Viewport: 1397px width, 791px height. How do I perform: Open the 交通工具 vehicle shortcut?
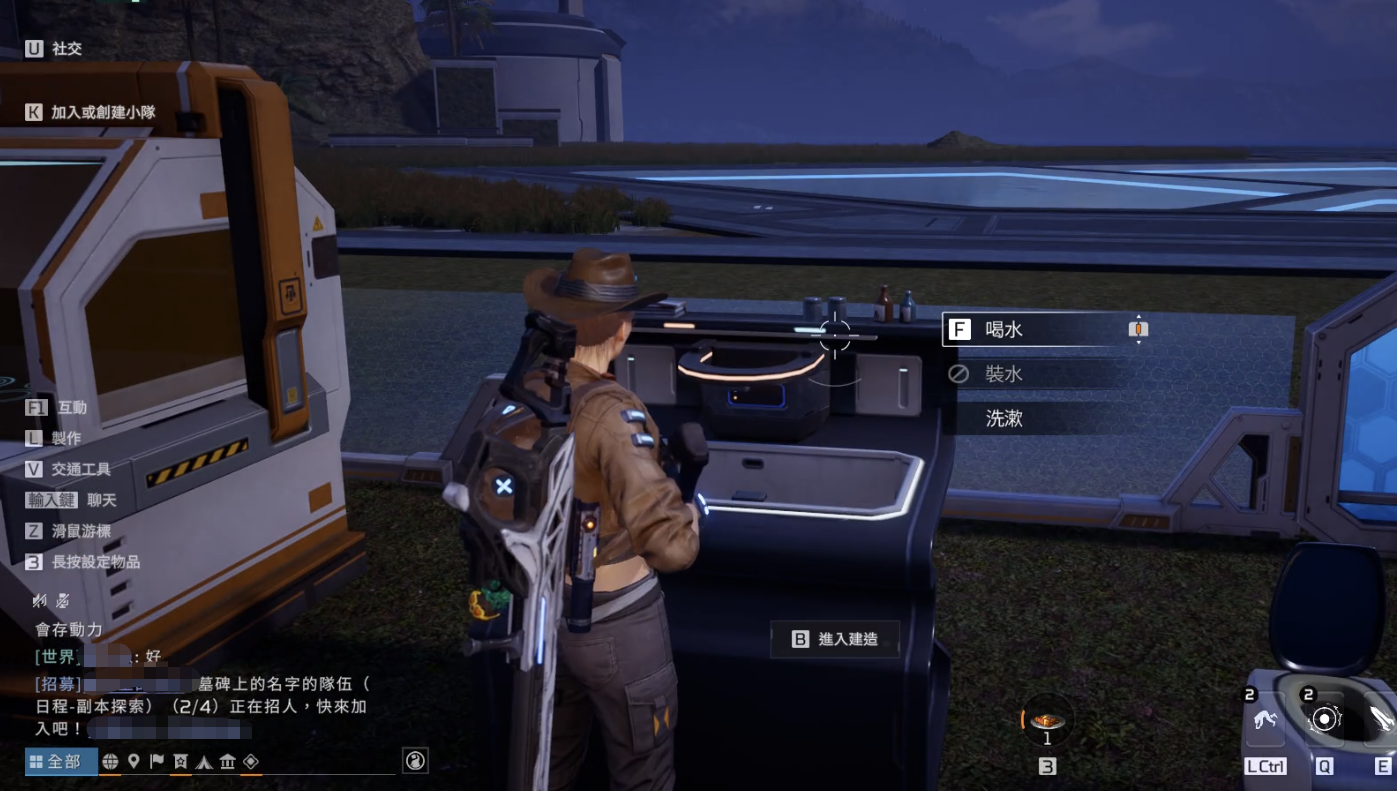coord(83,469)
